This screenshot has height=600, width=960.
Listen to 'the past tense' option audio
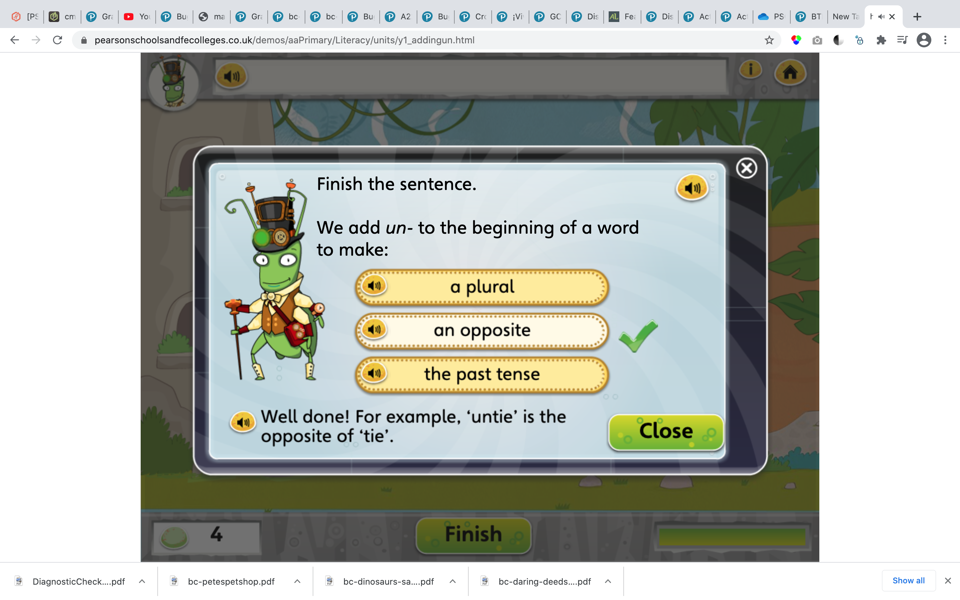pos(375,374)
